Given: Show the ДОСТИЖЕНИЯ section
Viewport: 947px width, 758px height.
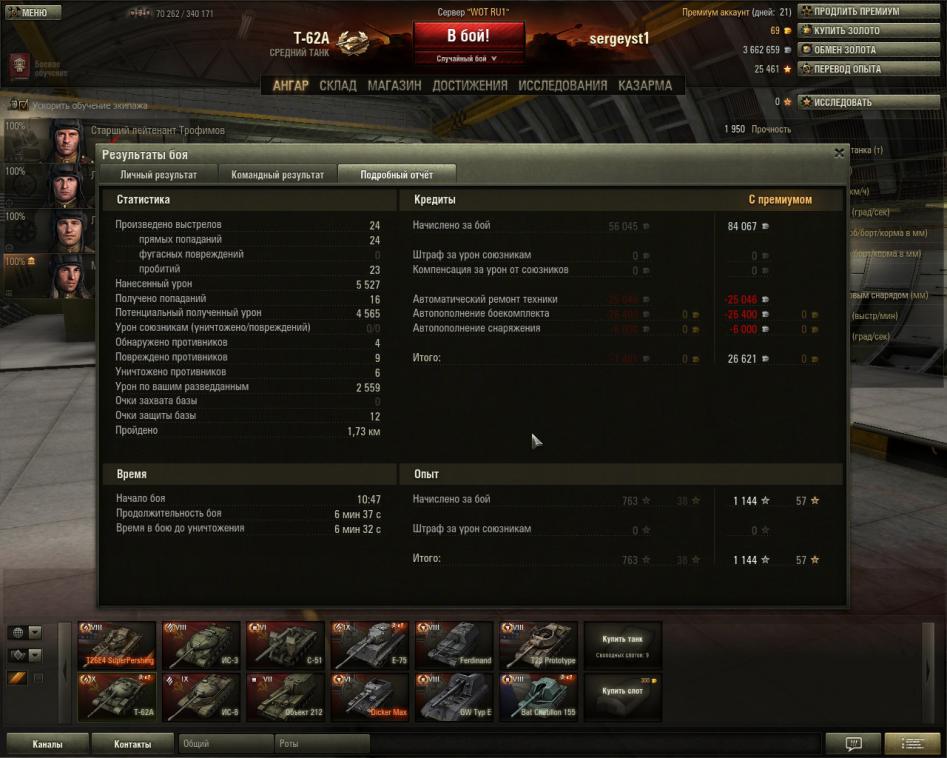Looking at the screenshot, I should [x=470, y=86].
